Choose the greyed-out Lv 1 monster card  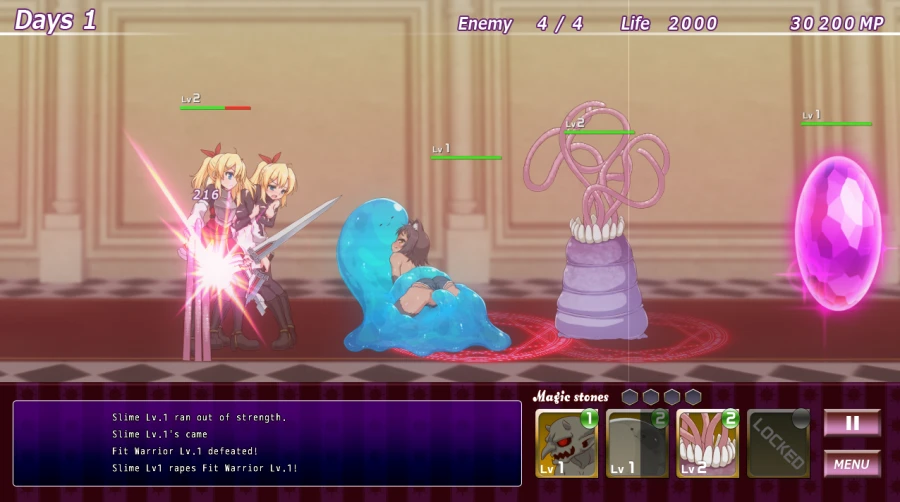pyautogui.click(x=637, y=443)
